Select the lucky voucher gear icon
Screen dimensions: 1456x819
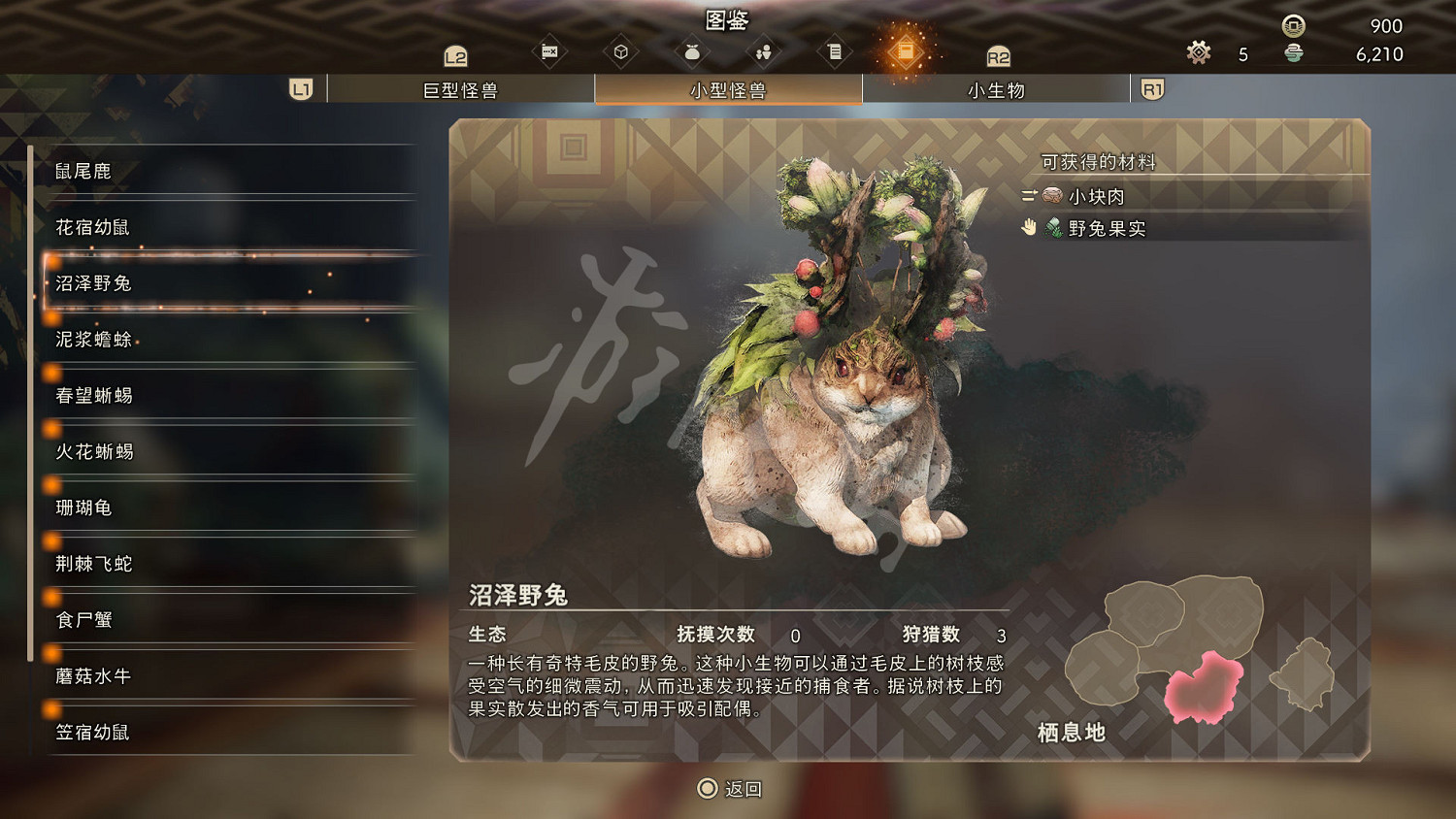click(1200, 53)
